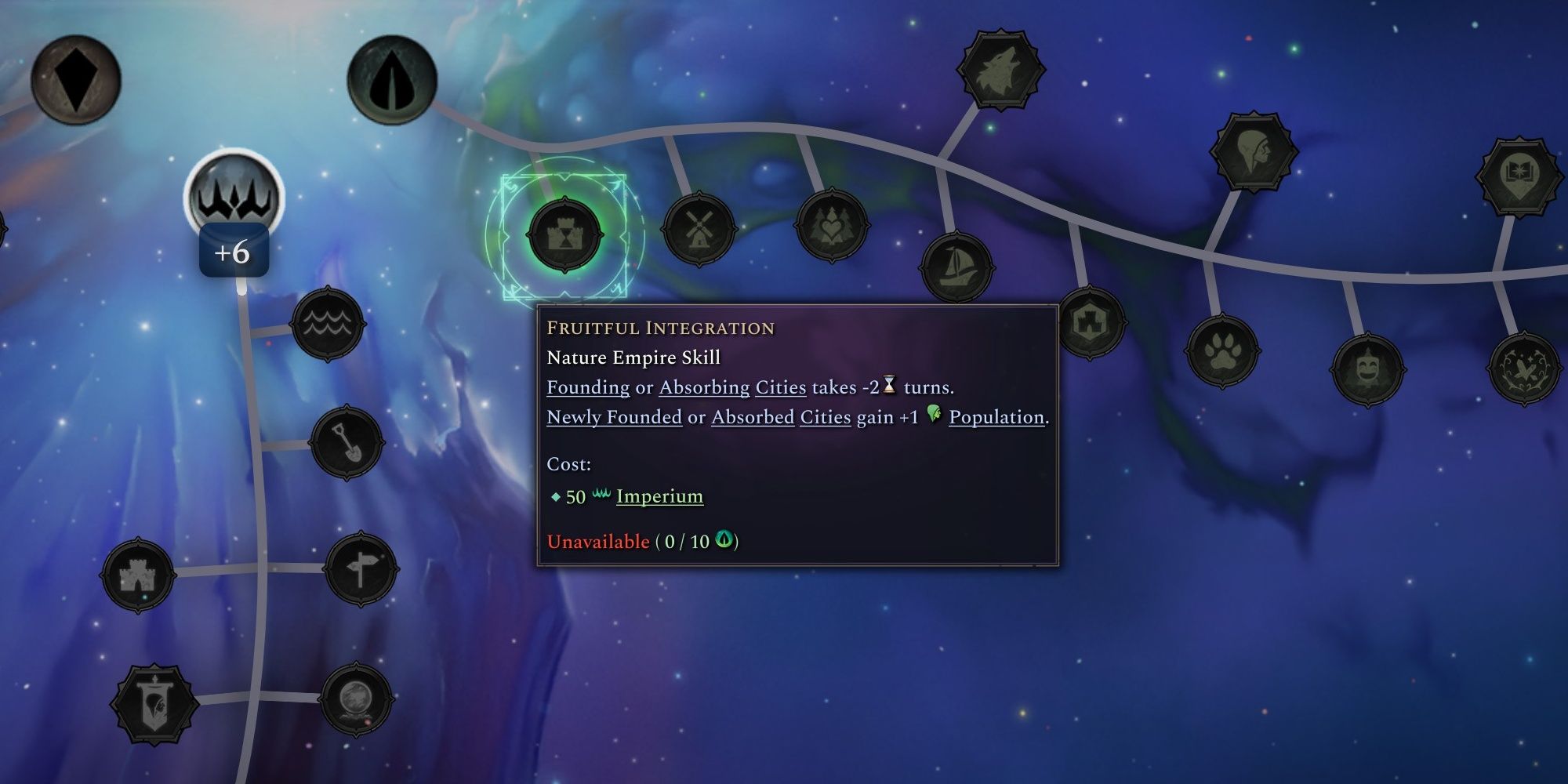Click the Imperium cost link
The width and height of the screenshot is (1568, 784).
click(657, 495)
